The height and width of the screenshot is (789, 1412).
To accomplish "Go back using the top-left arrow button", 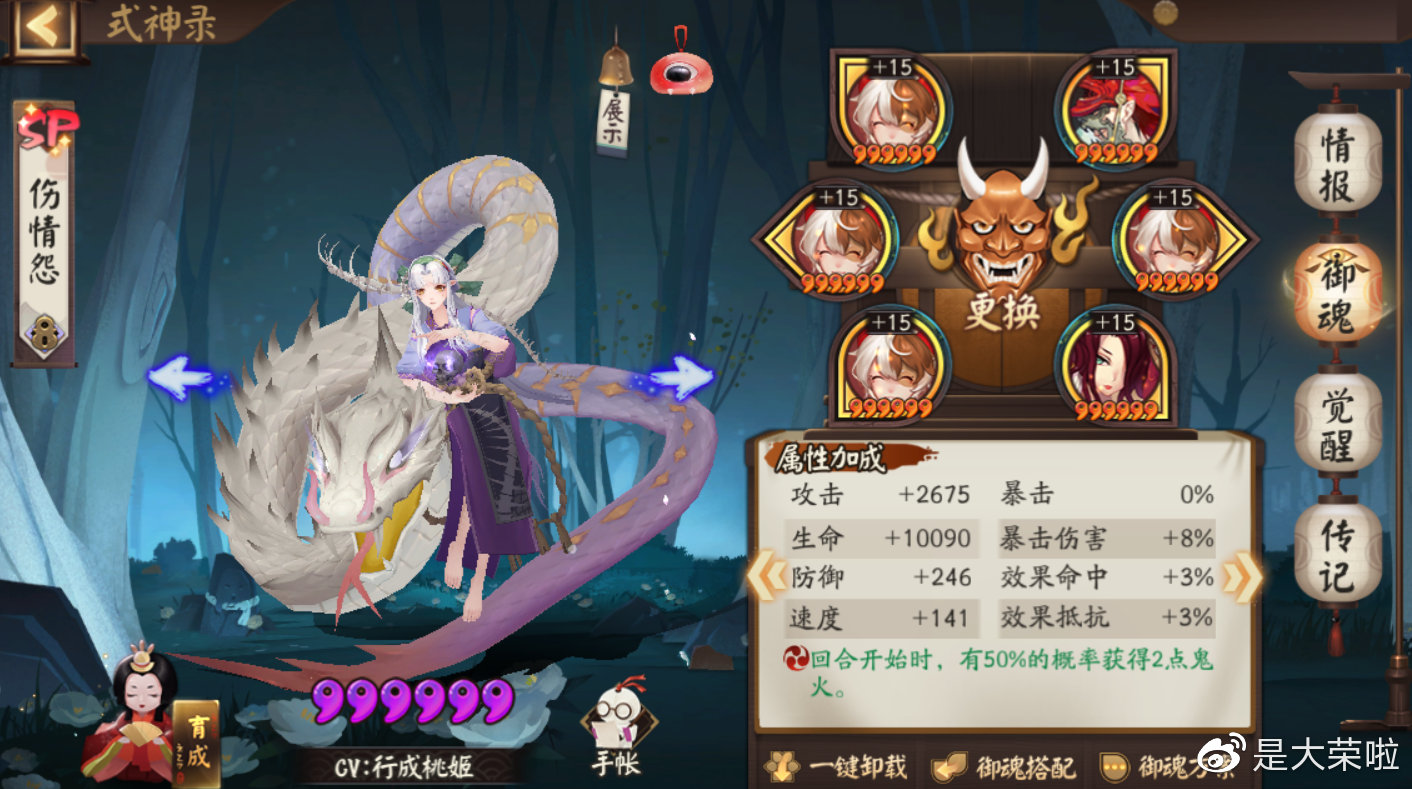I will tap(42, 27).
